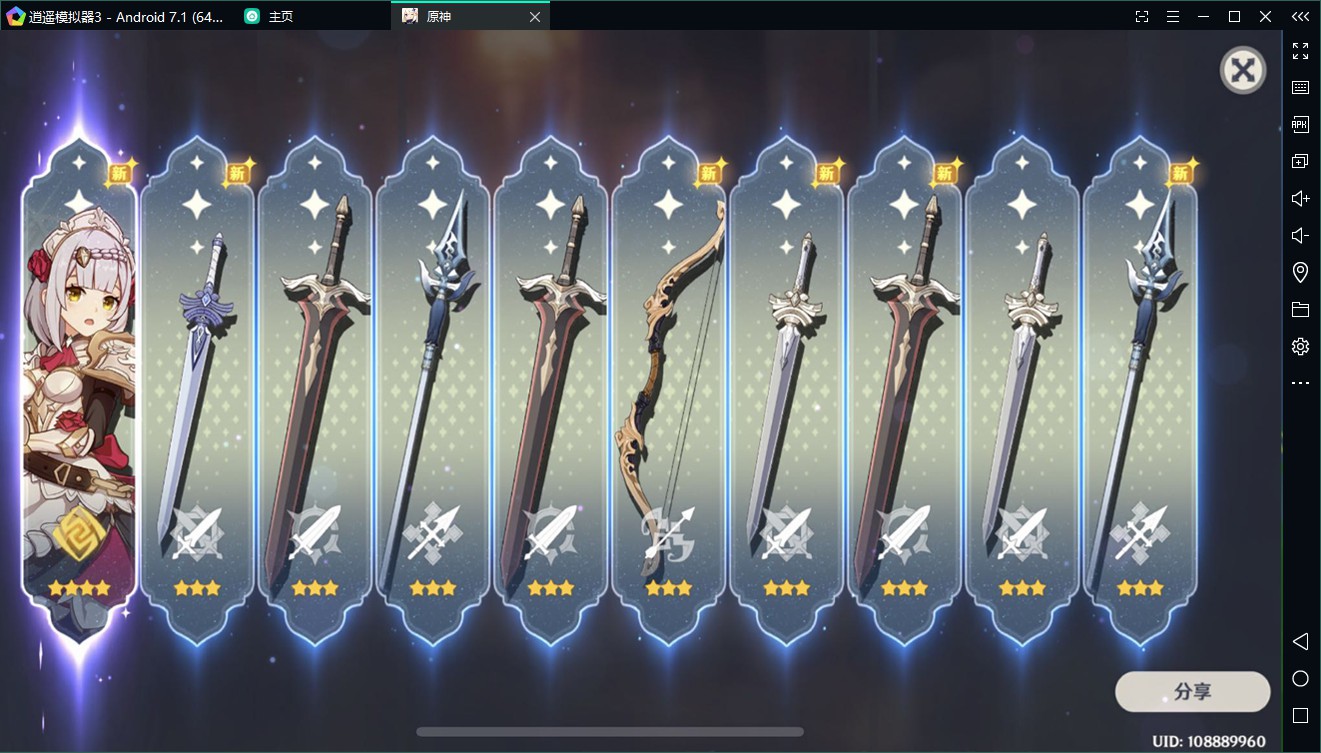Tap the Android home circle button
The width and height of the screenshot is (1321, 753).
click(x=1300, y=679)
